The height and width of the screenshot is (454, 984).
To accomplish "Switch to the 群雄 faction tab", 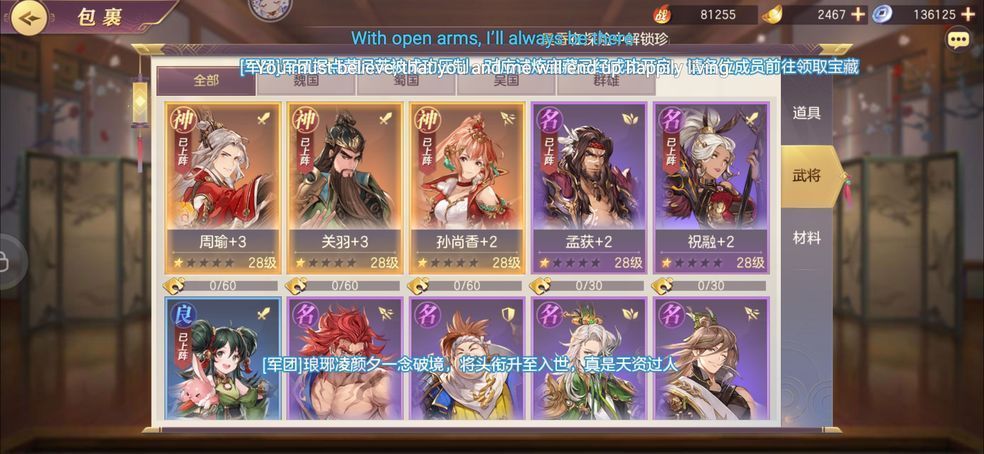I will [605, 81].
